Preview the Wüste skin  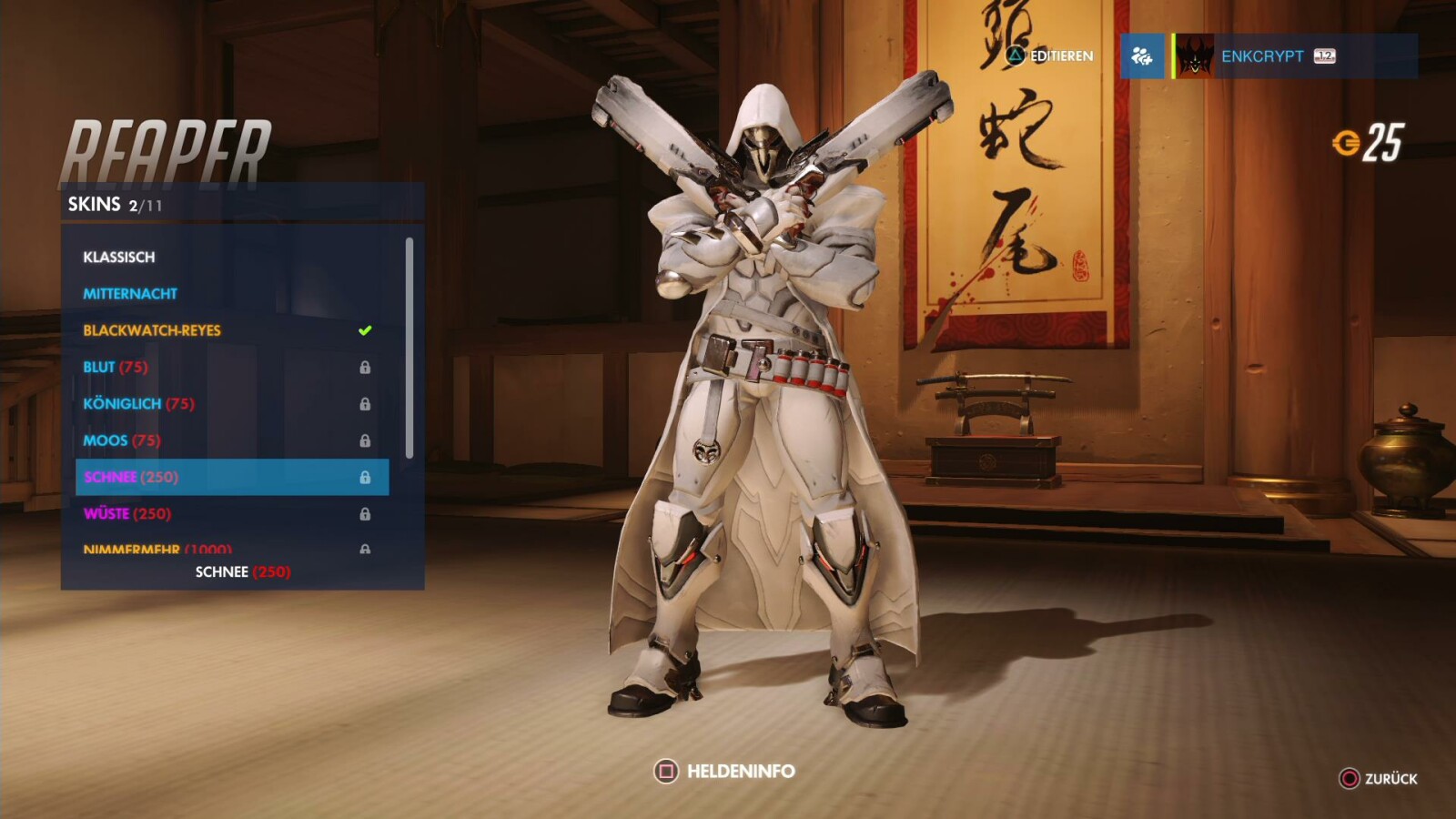109,513
